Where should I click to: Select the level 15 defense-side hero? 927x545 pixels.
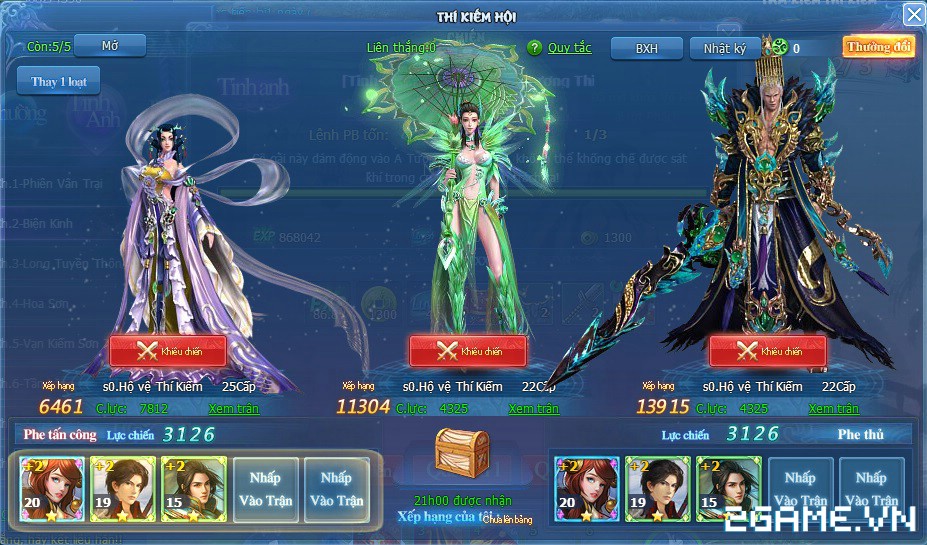[x=729, y=489]
